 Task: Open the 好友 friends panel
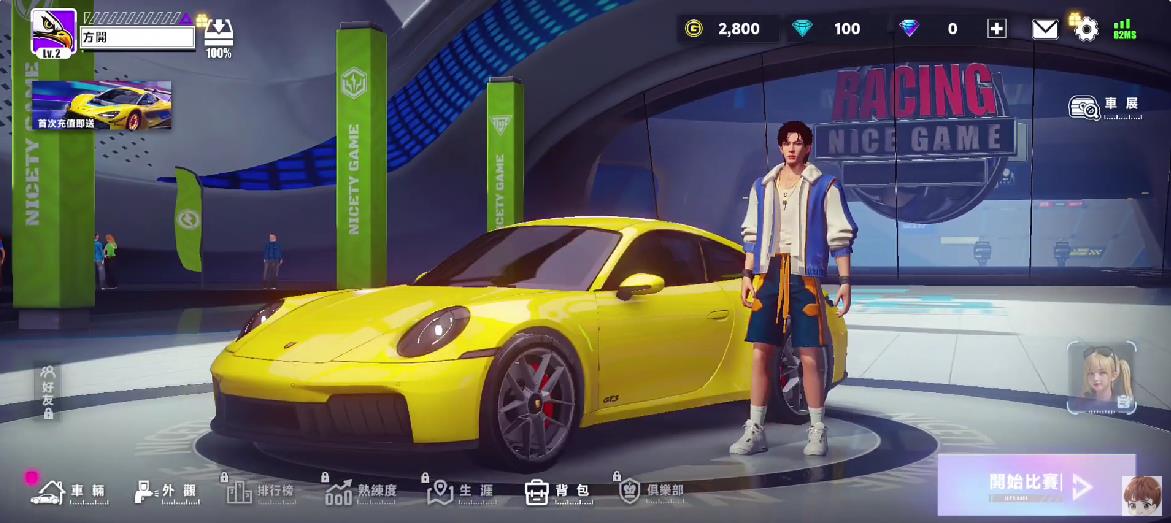click(47, 391)
